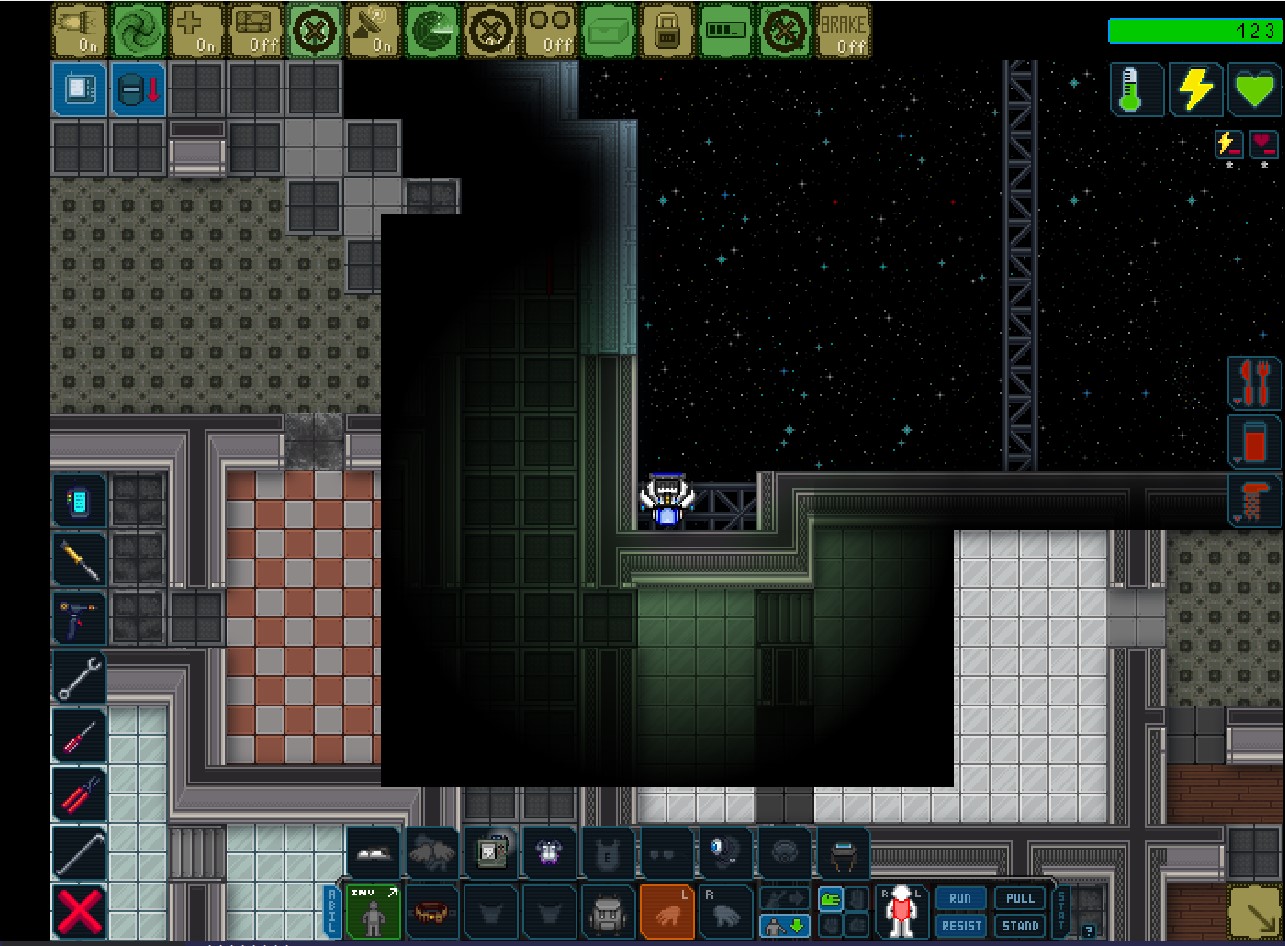The image size is (1285, 946).
Task: Select the red screwdriver tool
Action: coord(80,736)
